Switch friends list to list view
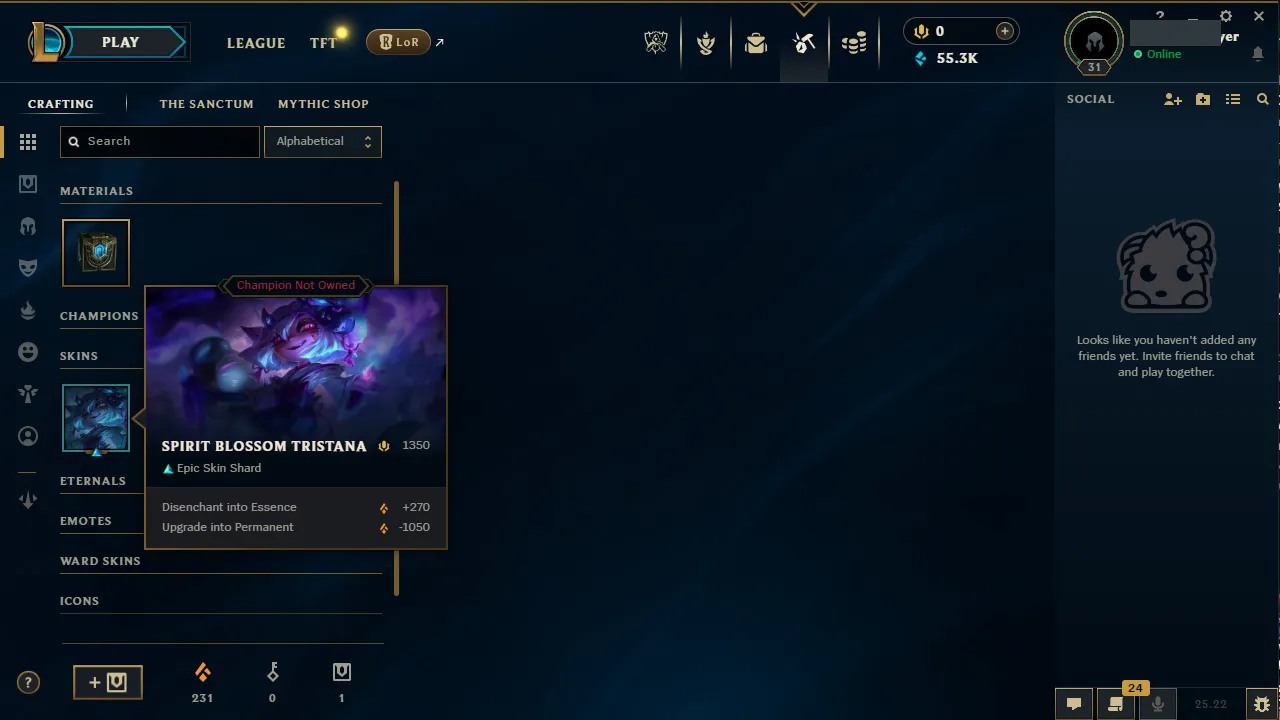 pyautogui.click(x=1233, y=99)
